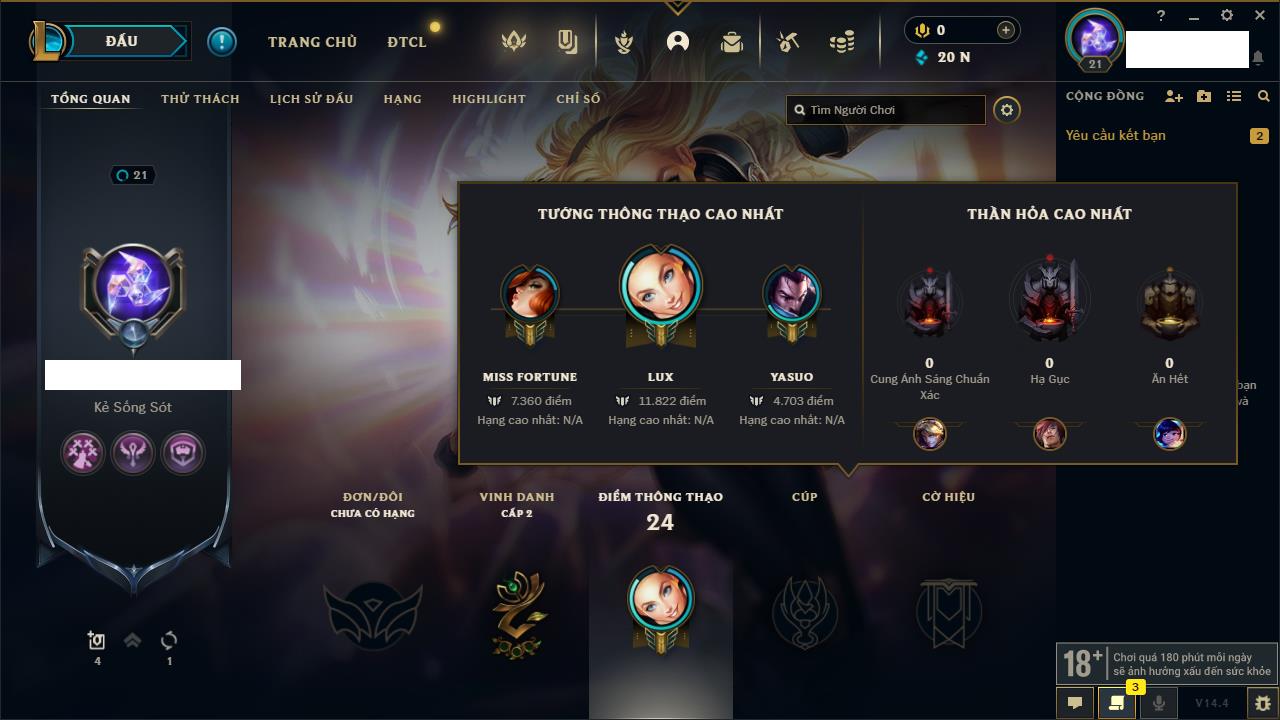Click the ĐẤU play button
The height and width of the screenshot is (720, 1280).
[x=122, y=41]
